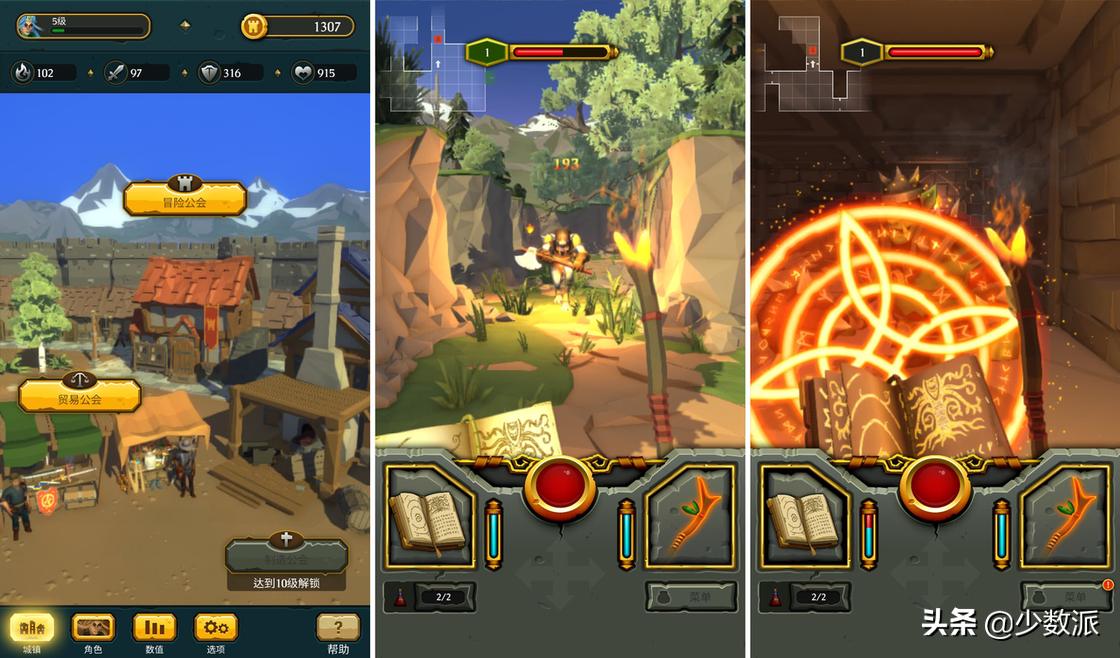Open the Options (选项) gear tab

point(215,628)
